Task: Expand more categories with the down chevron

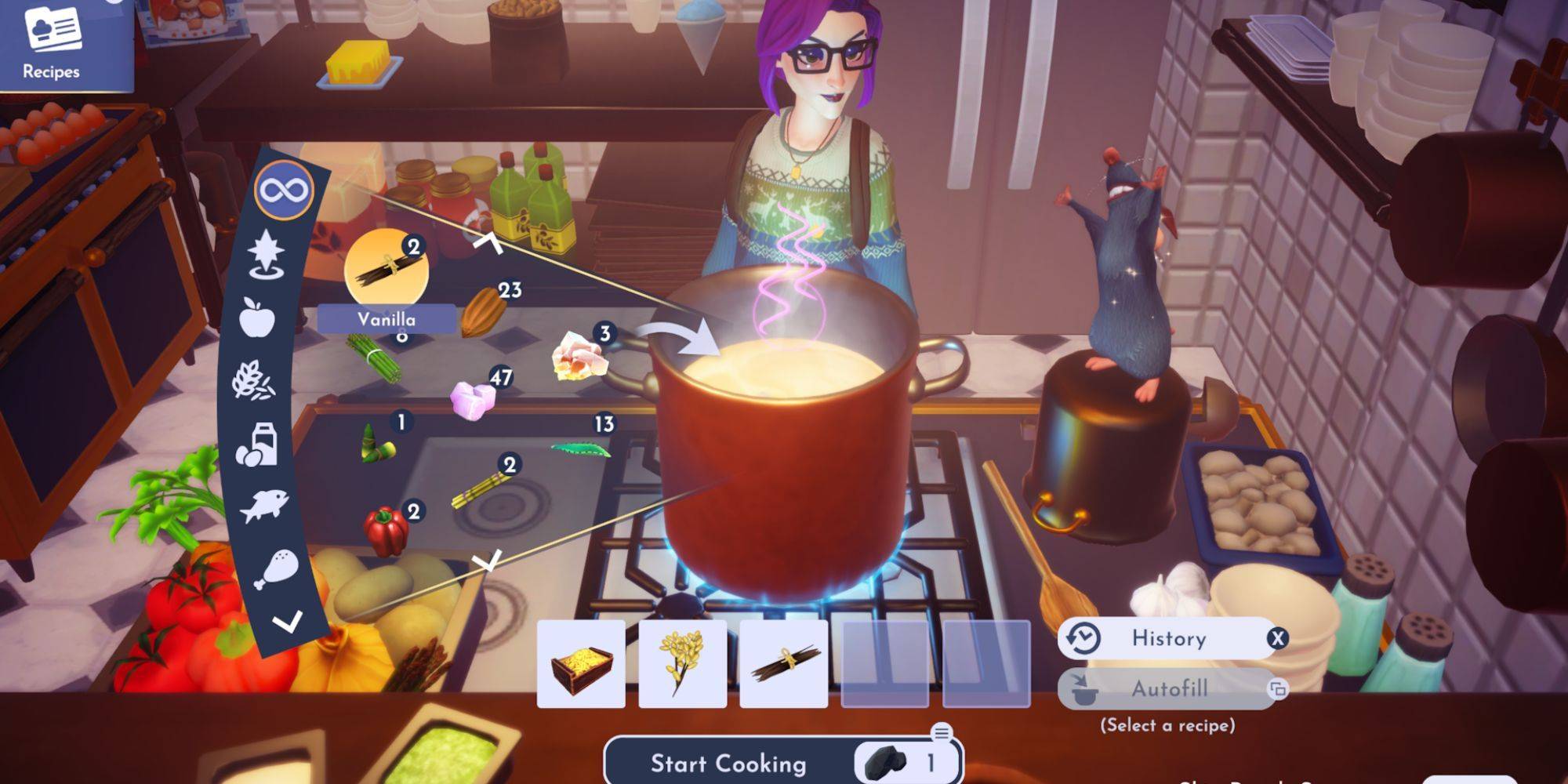Action: (x=287, y=622)
